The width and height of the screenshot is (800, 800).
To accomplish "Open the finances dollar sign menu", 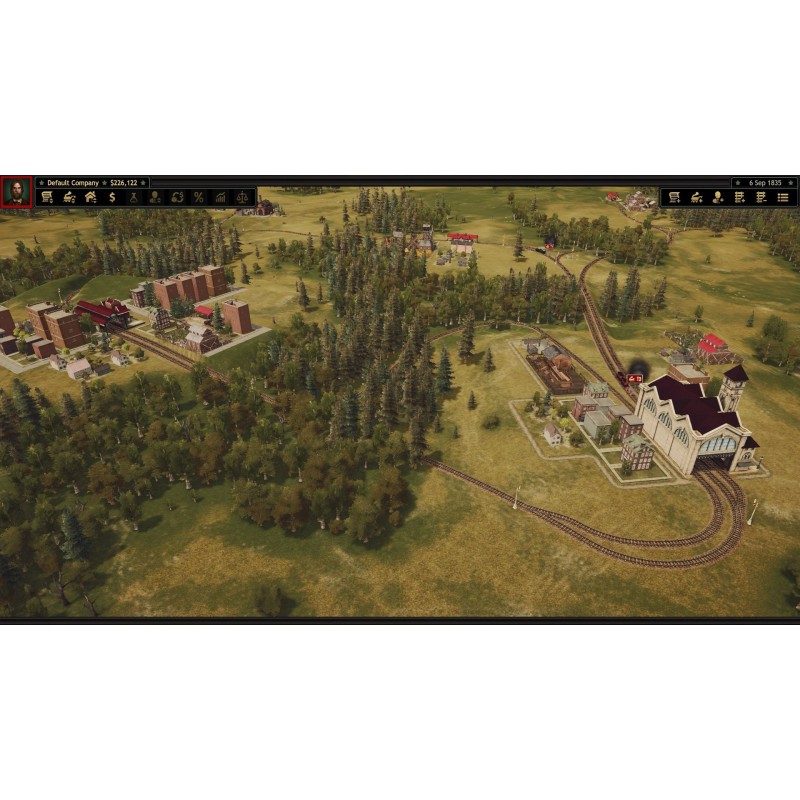I will (112, 198).
